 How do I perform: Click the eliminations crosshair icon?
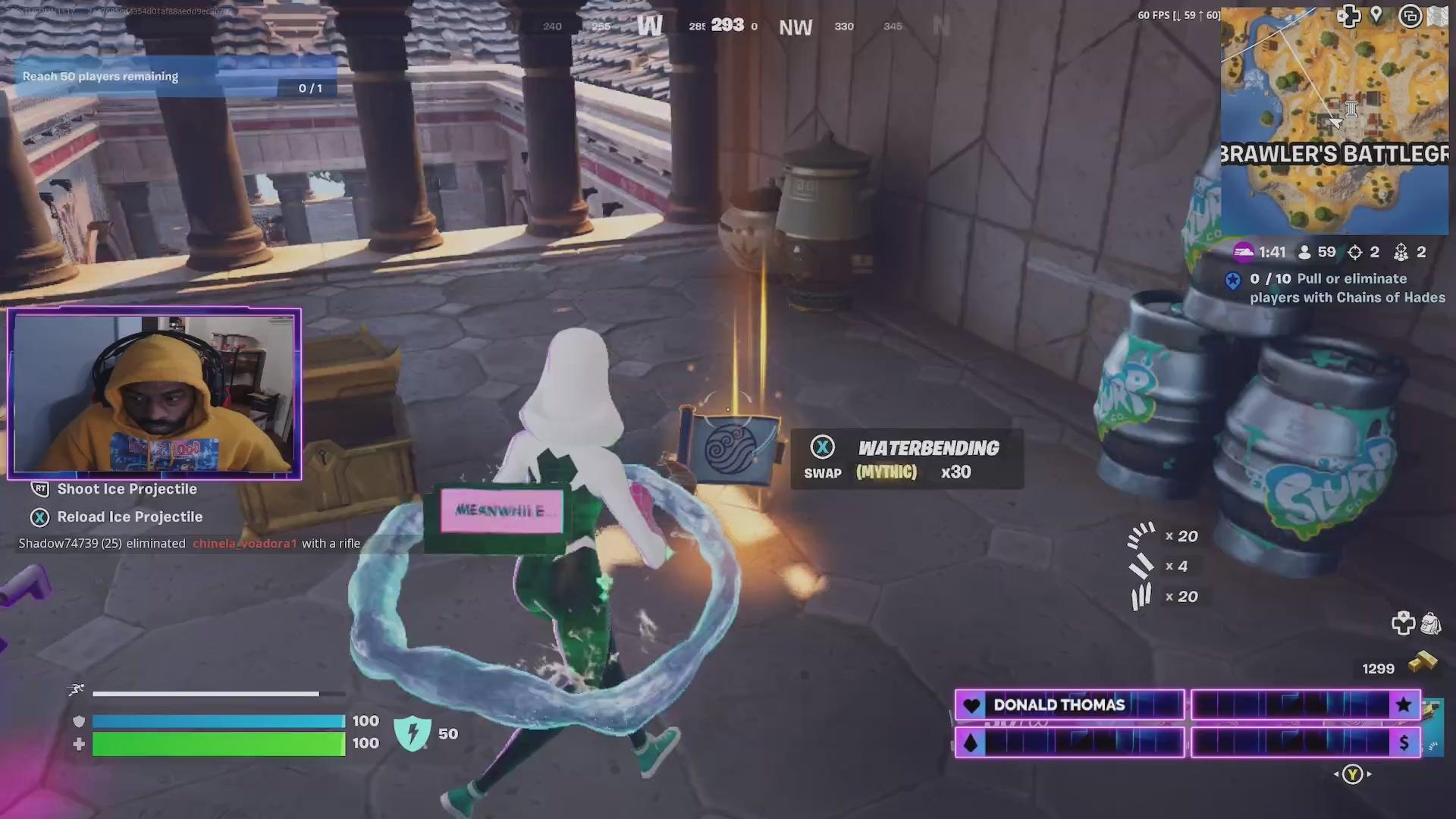click(1354, 252)
